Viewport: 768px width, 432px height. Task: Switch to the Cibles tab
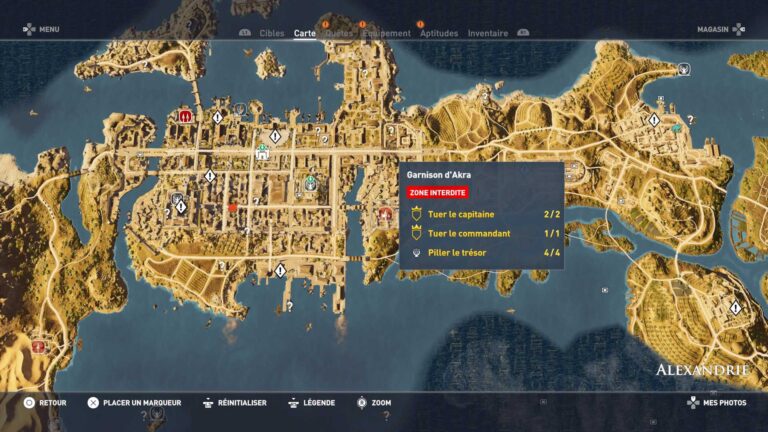click(x=271, y=33)
